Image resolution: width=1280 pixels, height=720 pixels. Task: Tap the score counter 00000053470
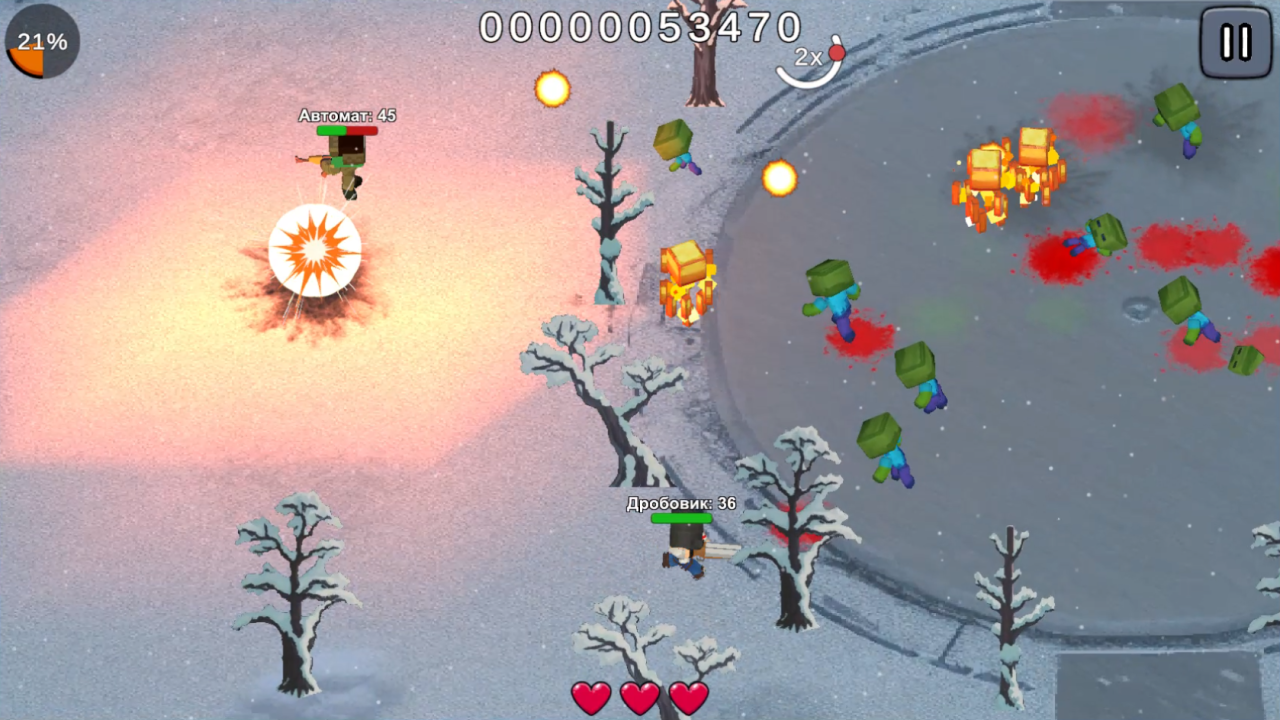pyautogui.click(x=640, y=27)
